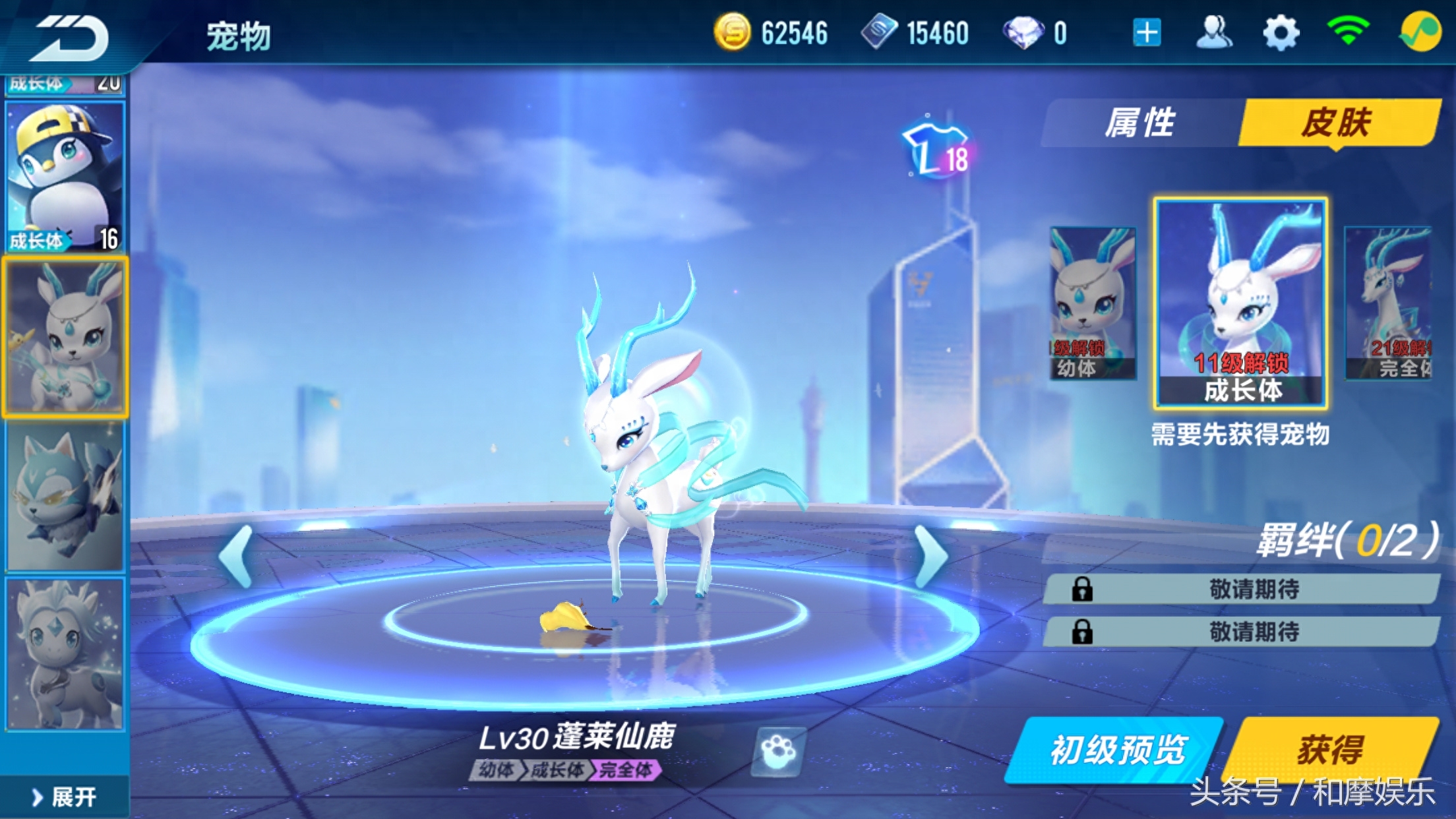
Task: Show the previous pet with left arrow
Action: click(237, 556)
